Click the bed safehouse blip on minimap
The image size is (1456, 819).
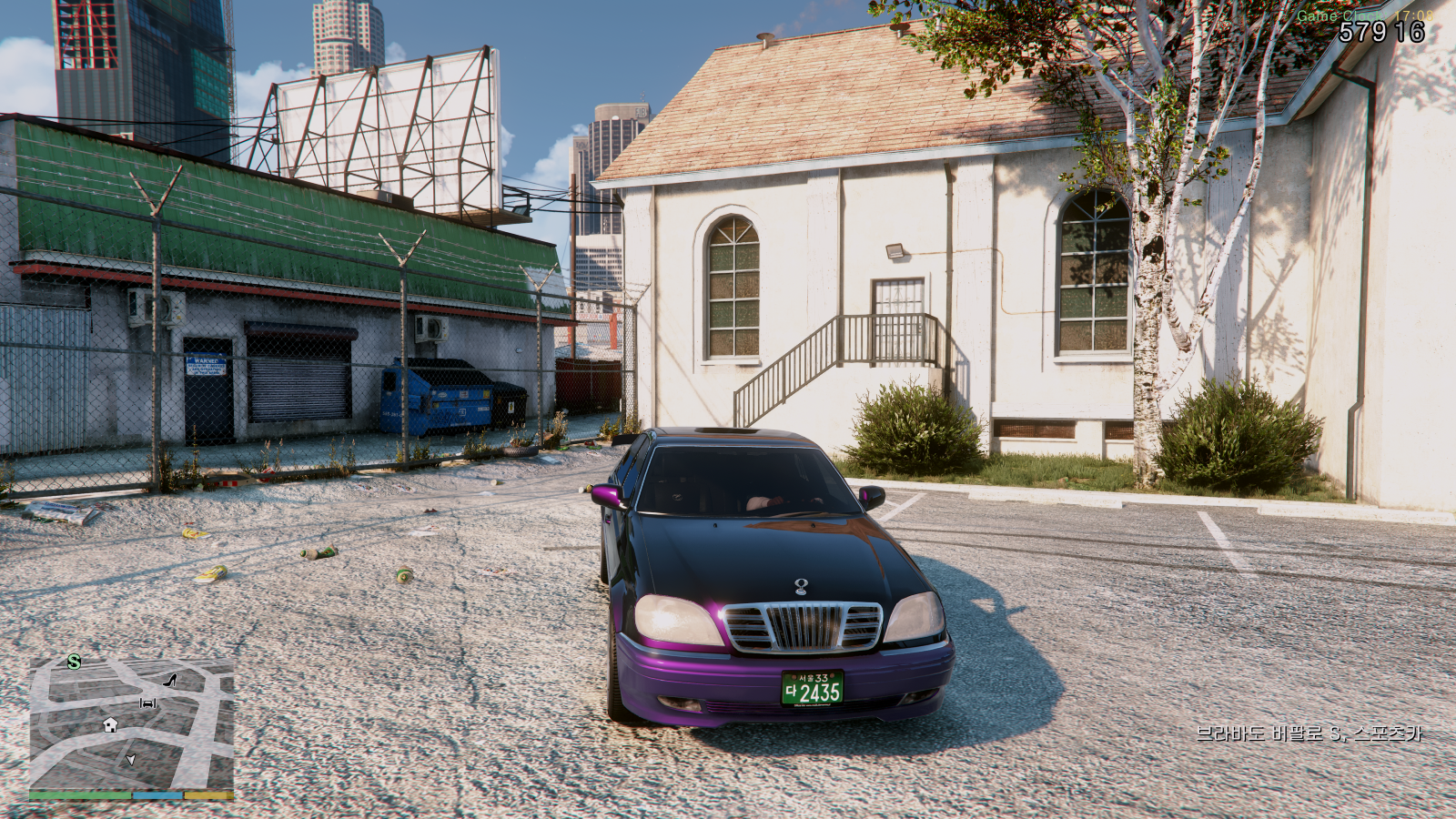click(147, 703)
